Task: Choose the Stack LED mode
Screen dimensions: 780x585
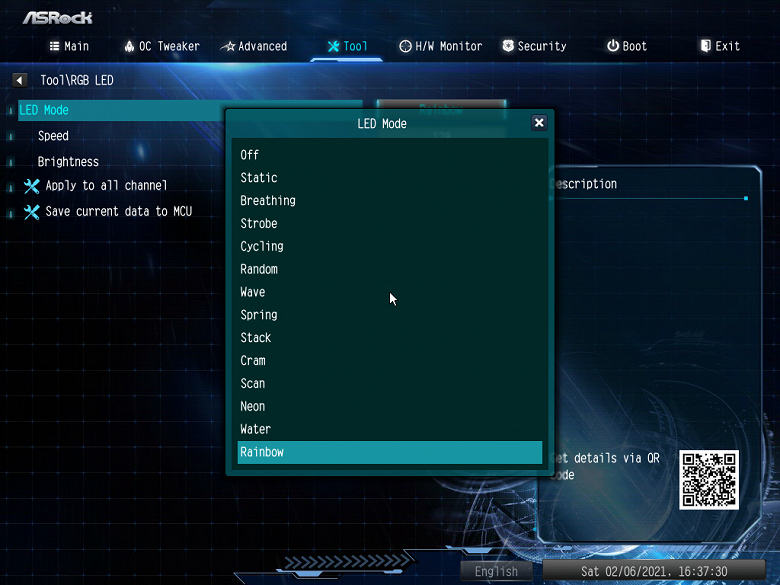Action: [256, 338]
